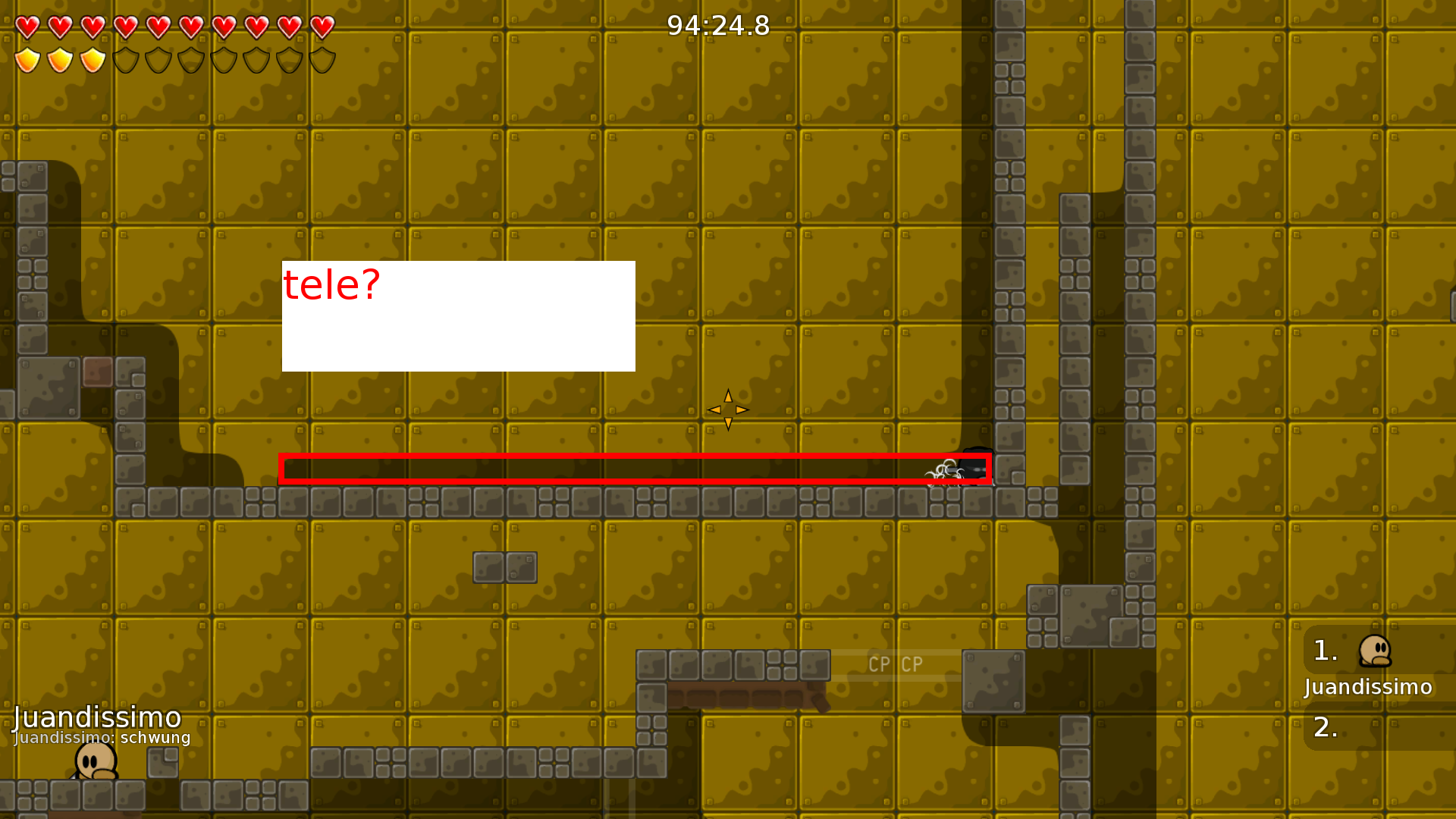Select the crosshair cursor in the arena center
This screenshot has height=819, width=1456.
pos(728,409)
